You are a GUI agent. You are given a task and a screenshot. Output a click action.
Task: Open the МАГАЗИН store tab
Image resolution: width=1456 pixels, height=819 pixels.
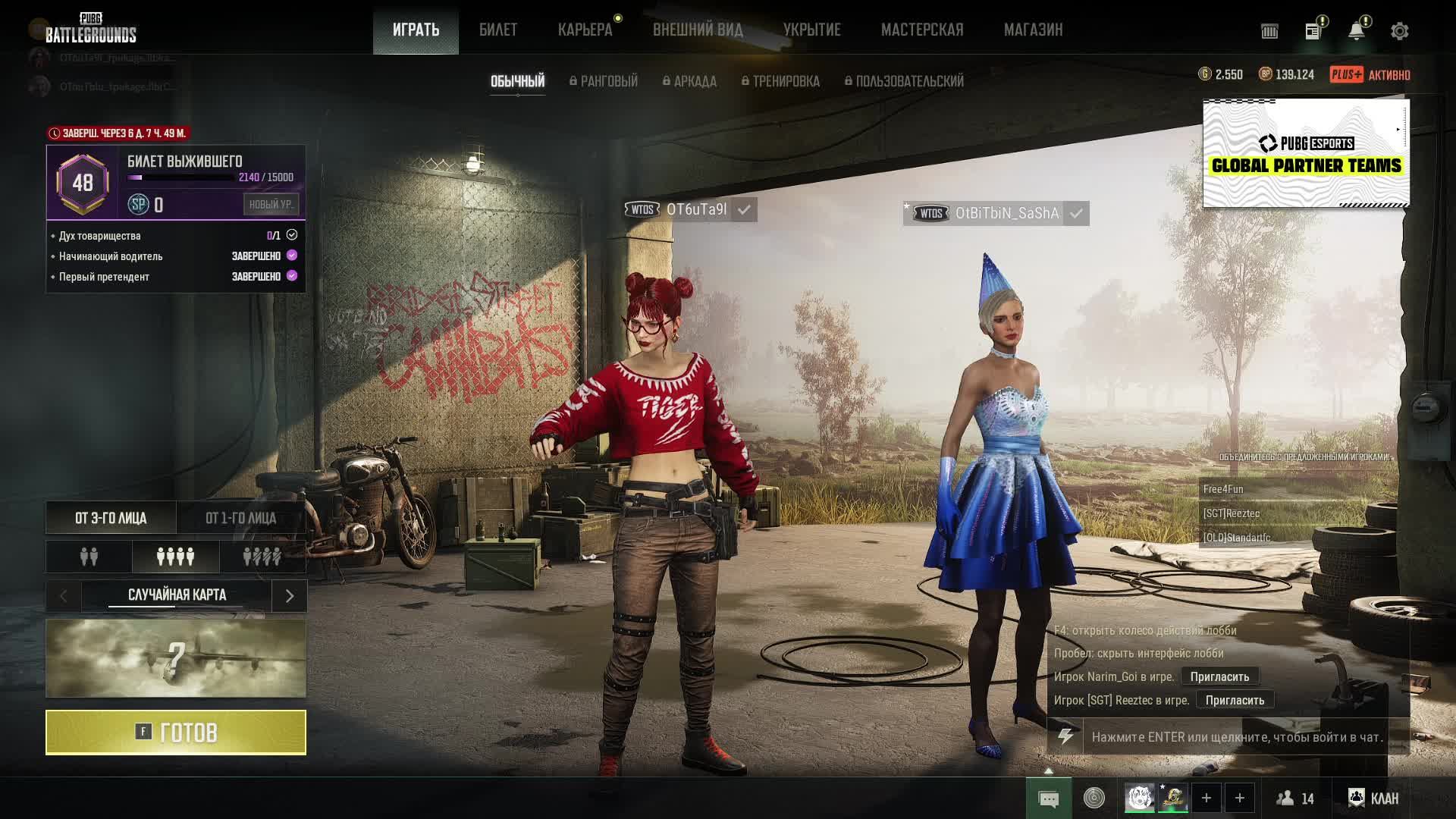click(x=1033, y=30)
